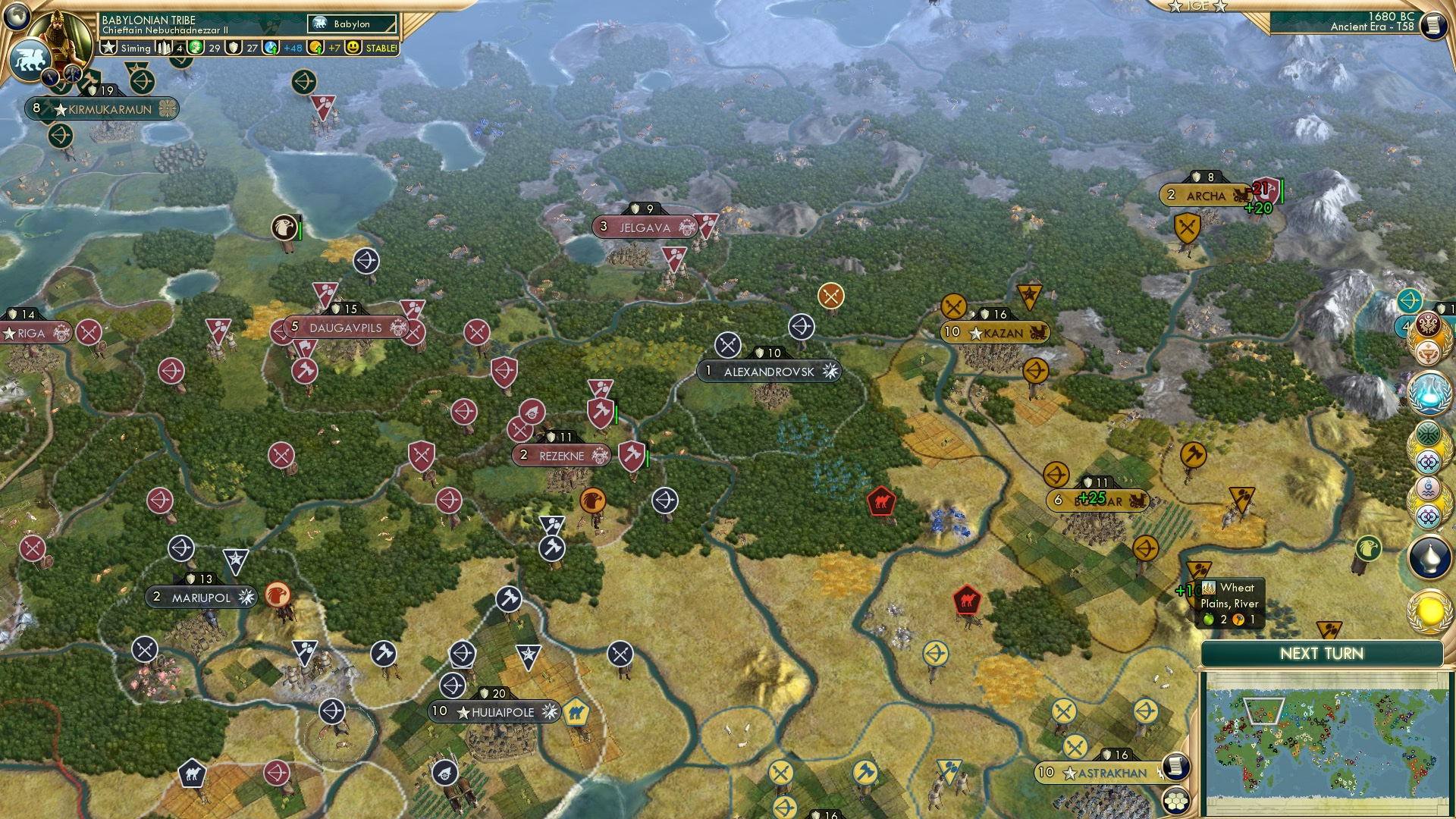The image size is (1456, 819).
Task: Select the camel caravan icon near Huliaipole
Action: coord(578,711)
